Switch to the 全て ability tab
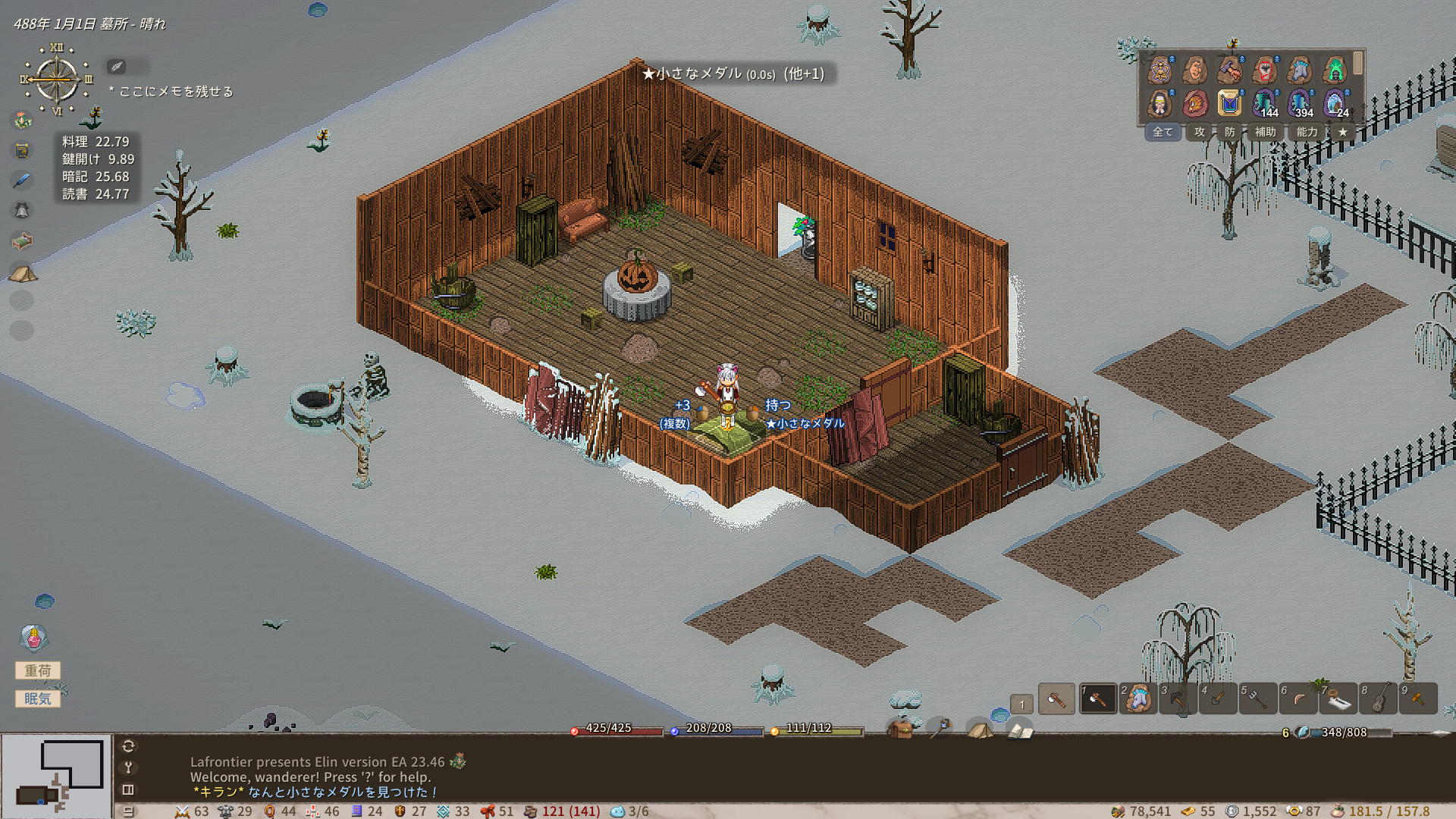Viewport: 1456px width, 819px height. pyautogui.click(x=1162, y=132)
